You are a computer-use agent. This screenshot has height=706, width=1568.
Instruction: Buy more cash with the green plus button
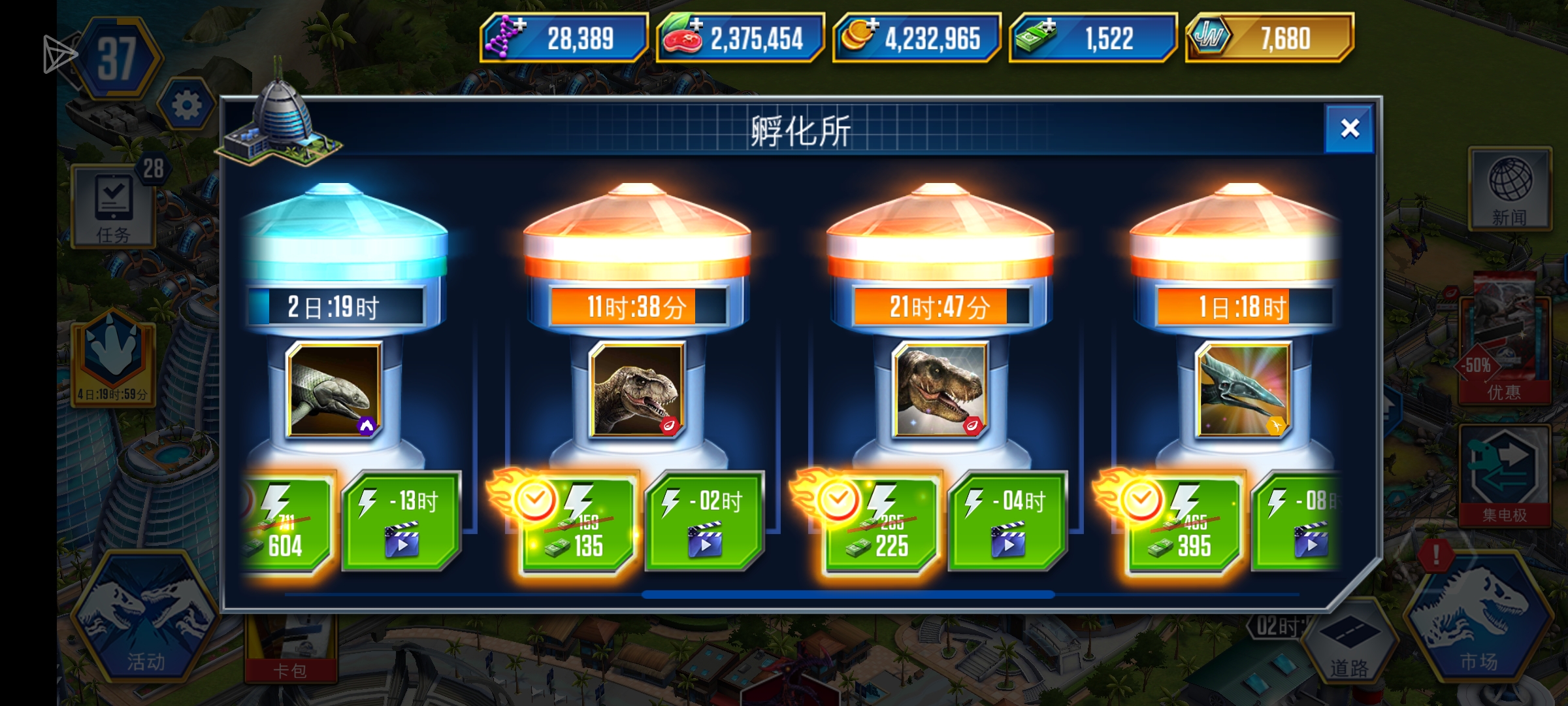[x=1051, y=24]
